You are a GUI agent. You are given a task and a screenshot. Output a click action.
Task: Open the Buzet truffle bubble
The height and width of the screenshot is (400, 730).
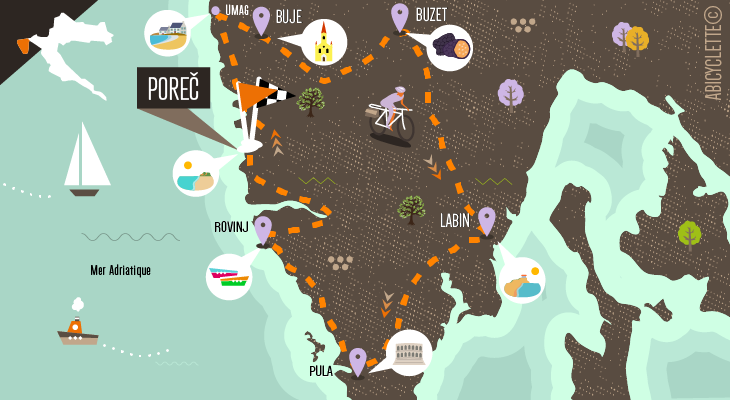[x=450, y=47]
